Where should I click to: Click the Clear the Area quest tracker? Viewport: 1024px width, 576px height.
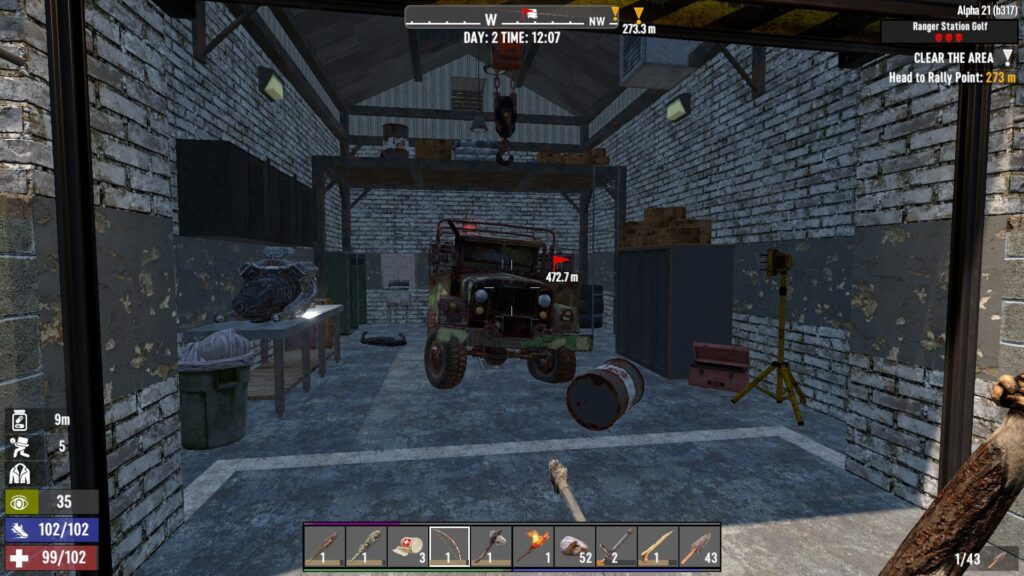(x=953, y=58)
